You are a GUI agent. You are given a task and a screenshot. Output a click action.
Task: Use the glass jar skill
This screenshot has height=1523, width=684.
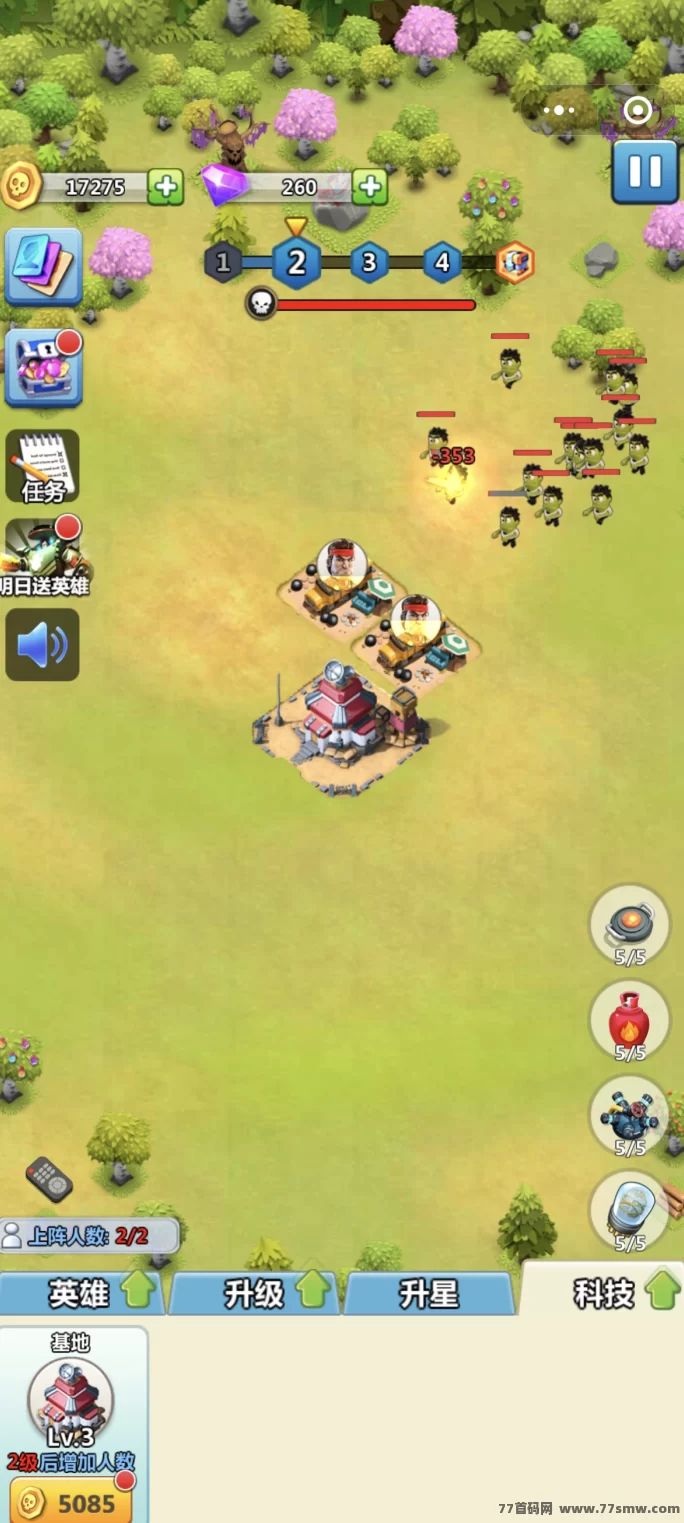point(629,1210)
